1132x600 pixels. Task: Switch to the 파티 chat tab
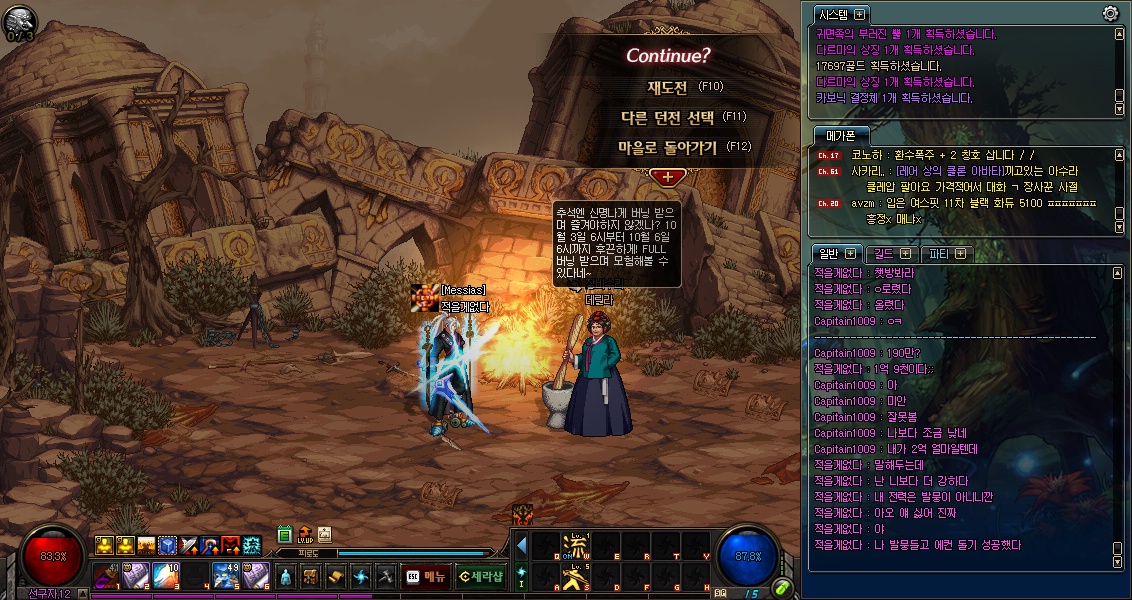click(x=945, y=254)
